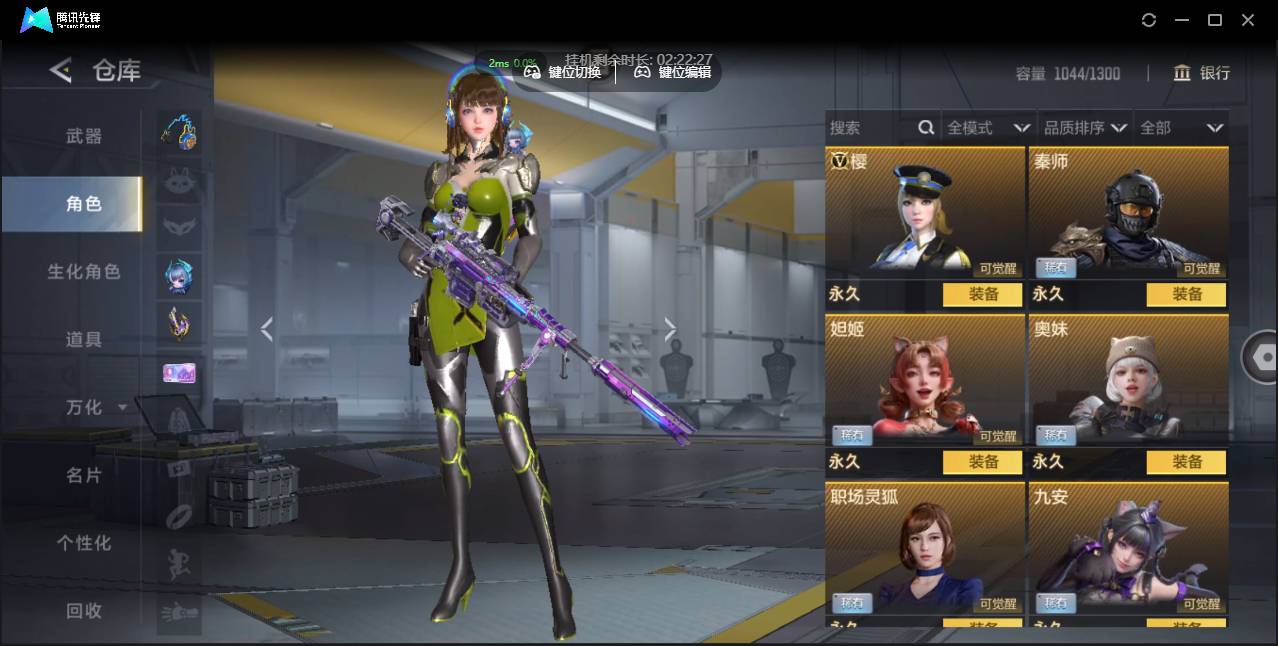Go back from the 仓库 warehouse screen
1278x646 pixels.
61,70
